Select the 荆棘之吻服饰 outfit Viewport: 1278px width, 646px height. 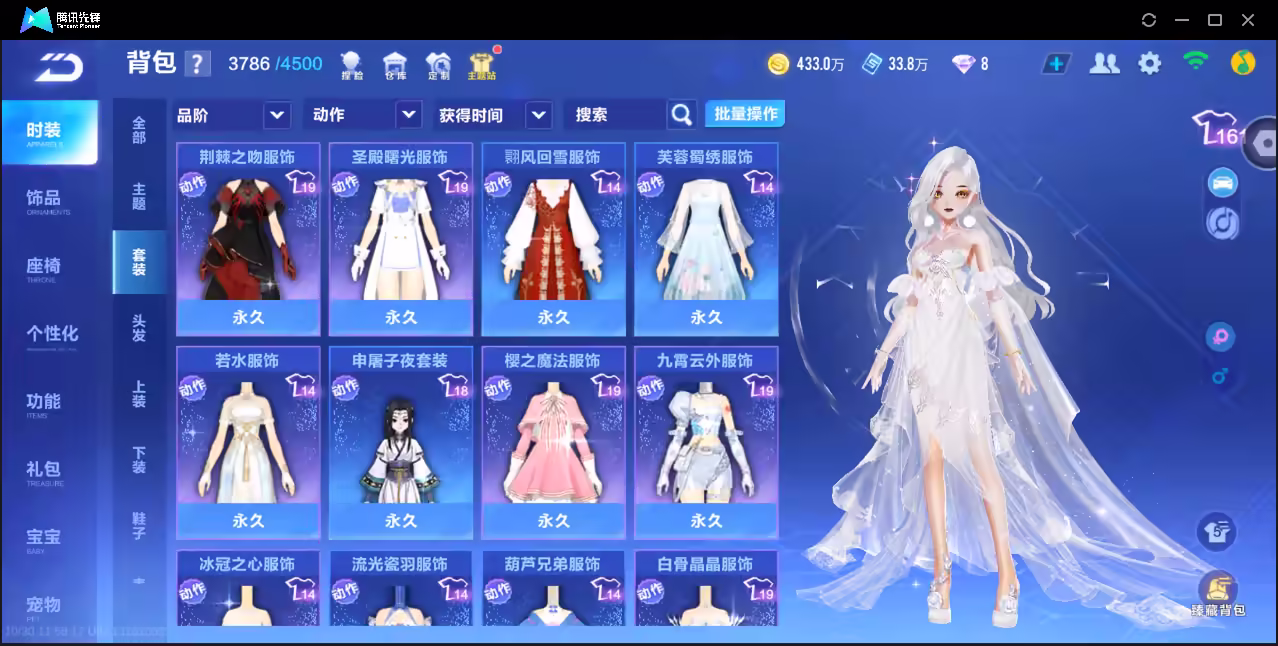(x=248, y=238)
